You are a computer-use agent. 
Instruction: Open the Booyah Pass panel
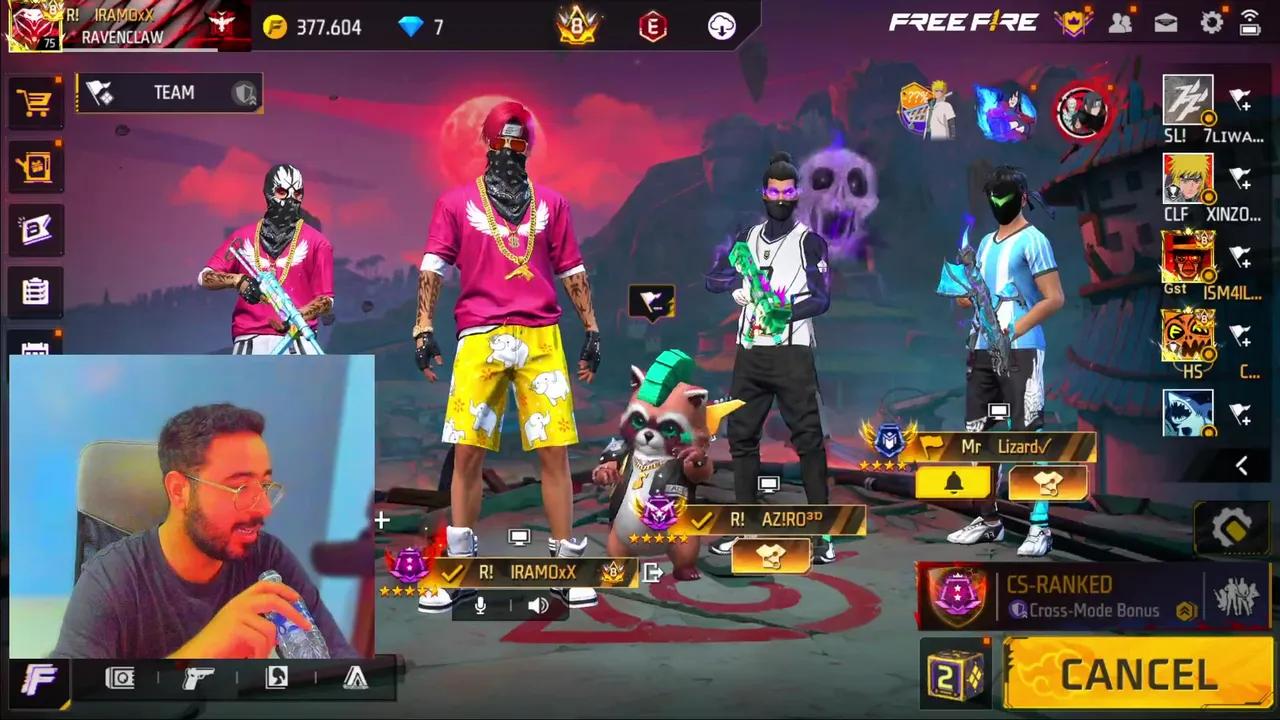pyautogui.click(x=35, y=229)
